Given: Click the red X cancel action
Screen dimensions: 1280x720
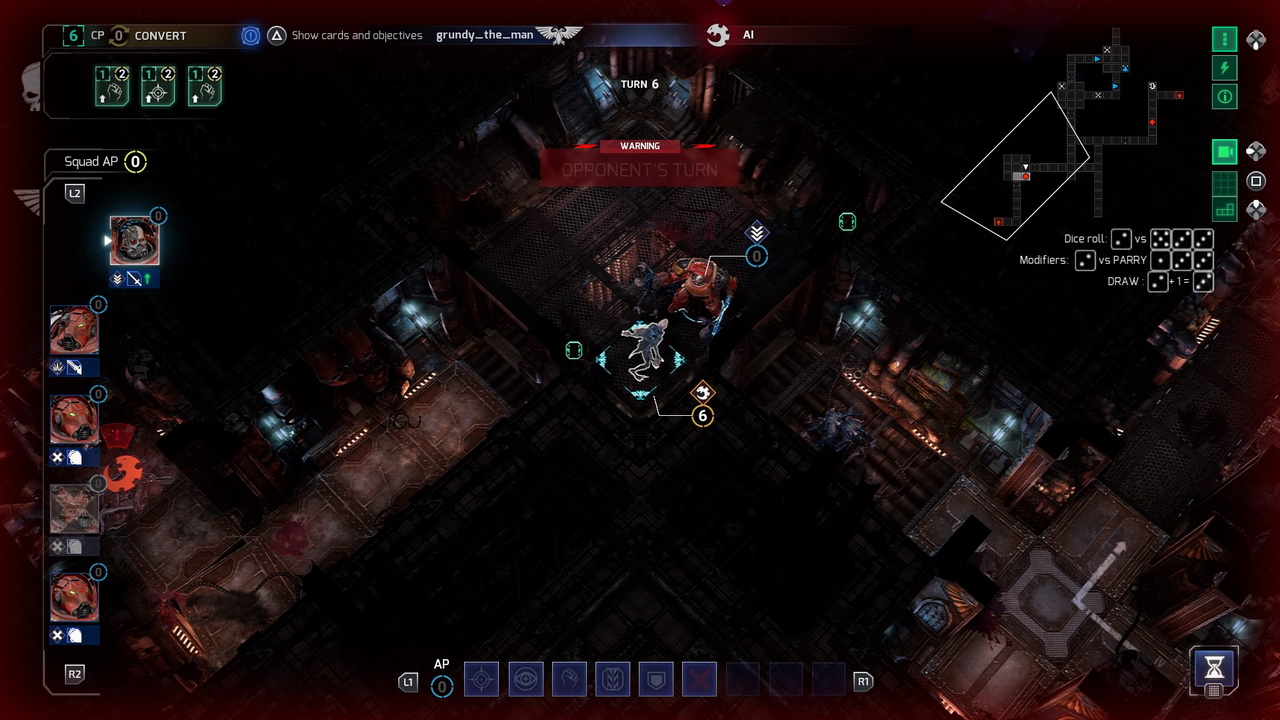Looking at the screenshot, I should (x=699, y=680).
